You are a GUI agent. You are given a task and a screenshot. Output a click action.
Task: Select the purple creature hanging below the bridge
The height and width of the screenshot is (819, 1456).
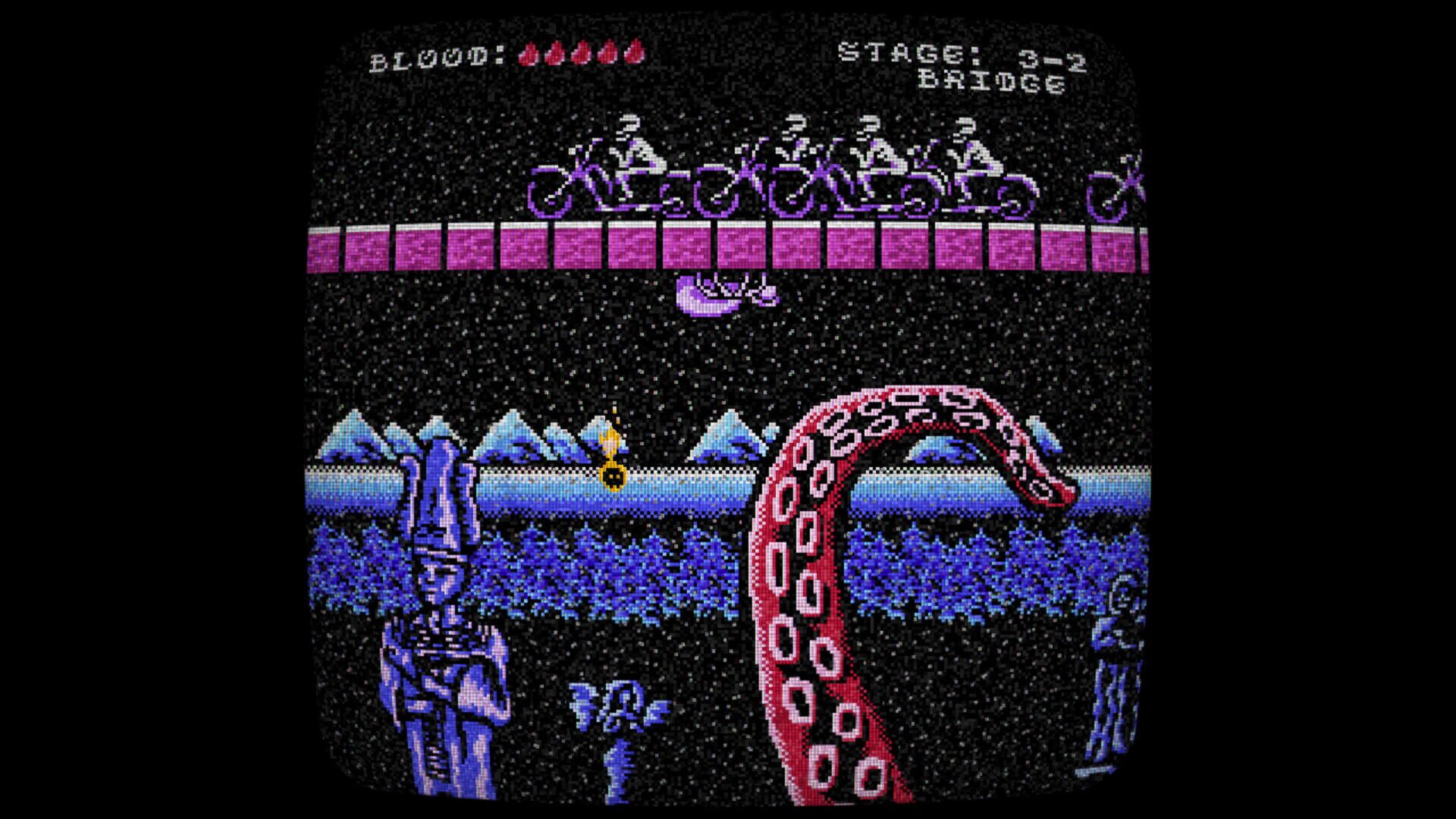(726, 292)
